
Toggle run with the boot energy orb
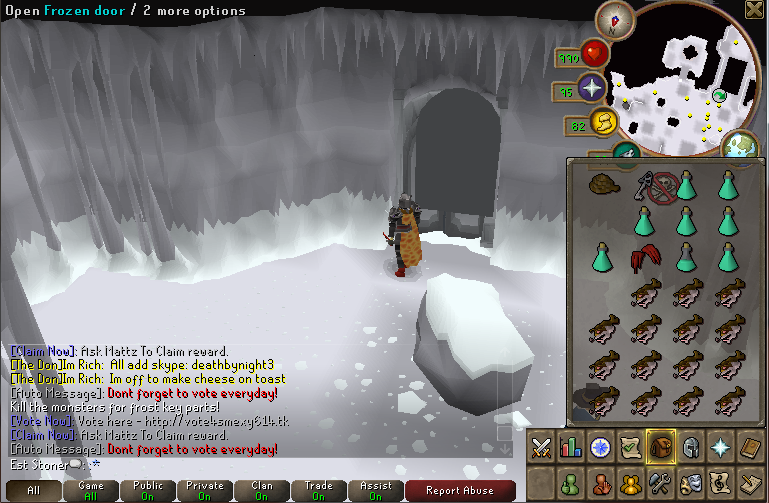[604, 123]
